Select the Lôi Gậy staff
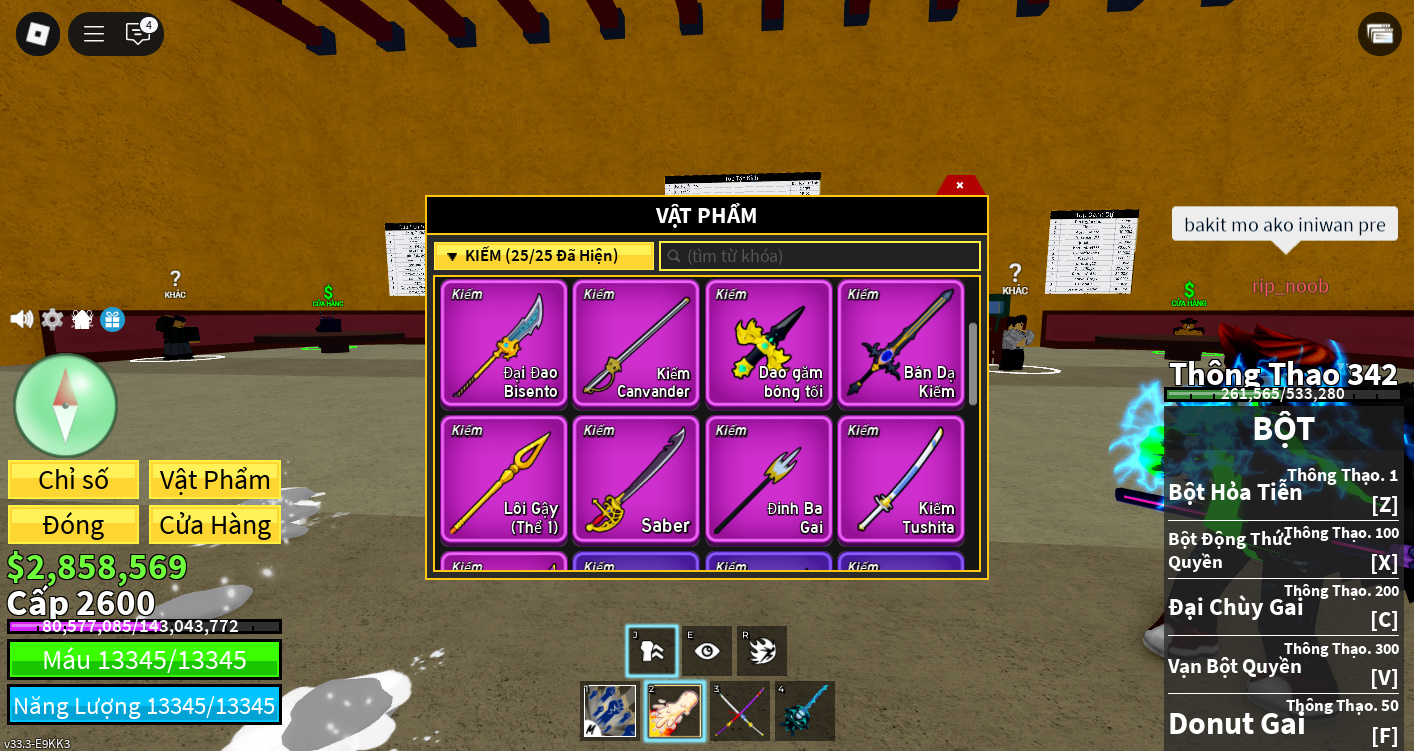The height and width of the screenshot is (751, 1414). [504, 479]
